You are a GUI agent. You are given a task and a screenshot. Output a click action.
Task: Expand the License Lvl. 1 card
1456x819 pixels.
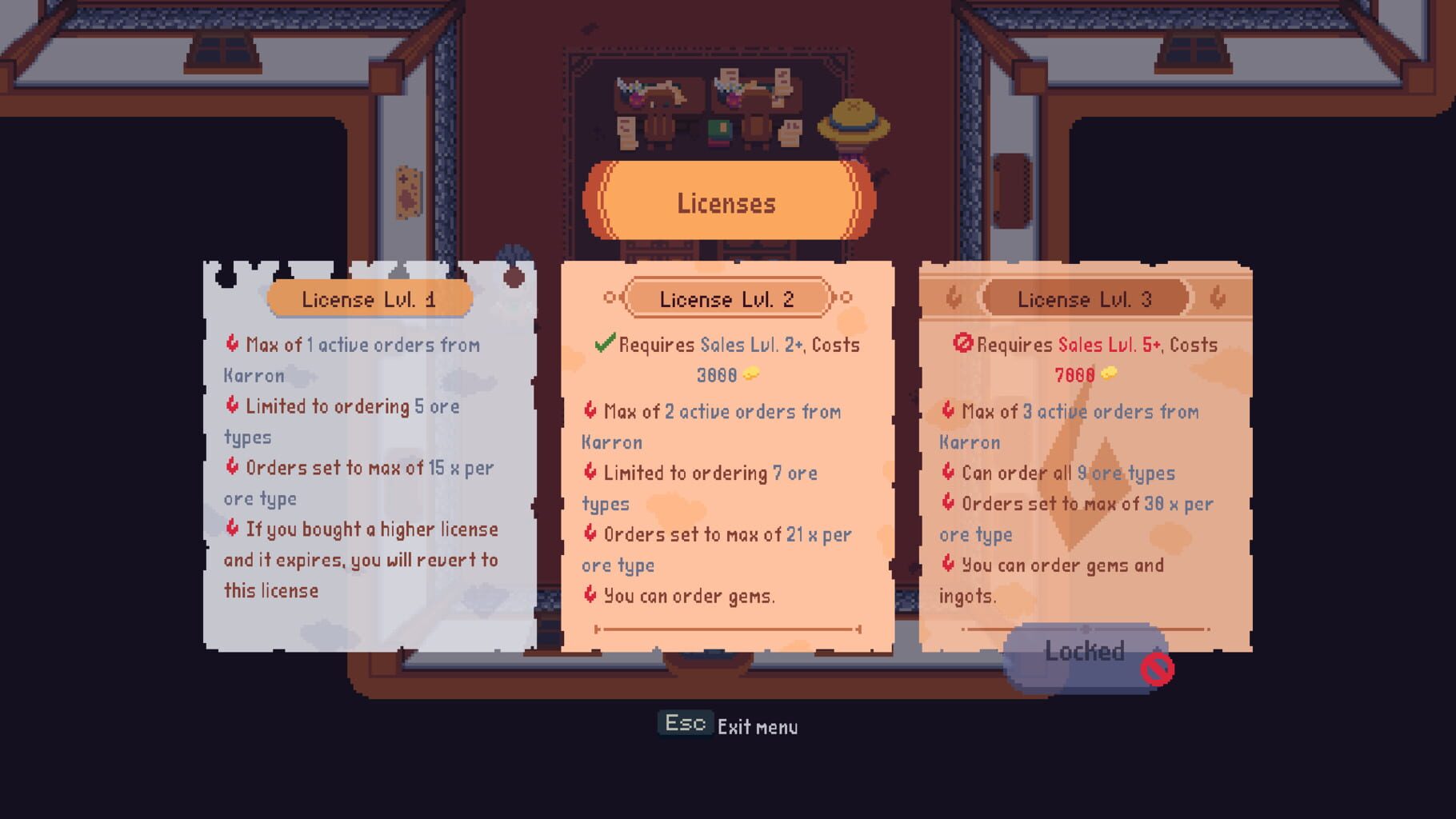(368, 448)
